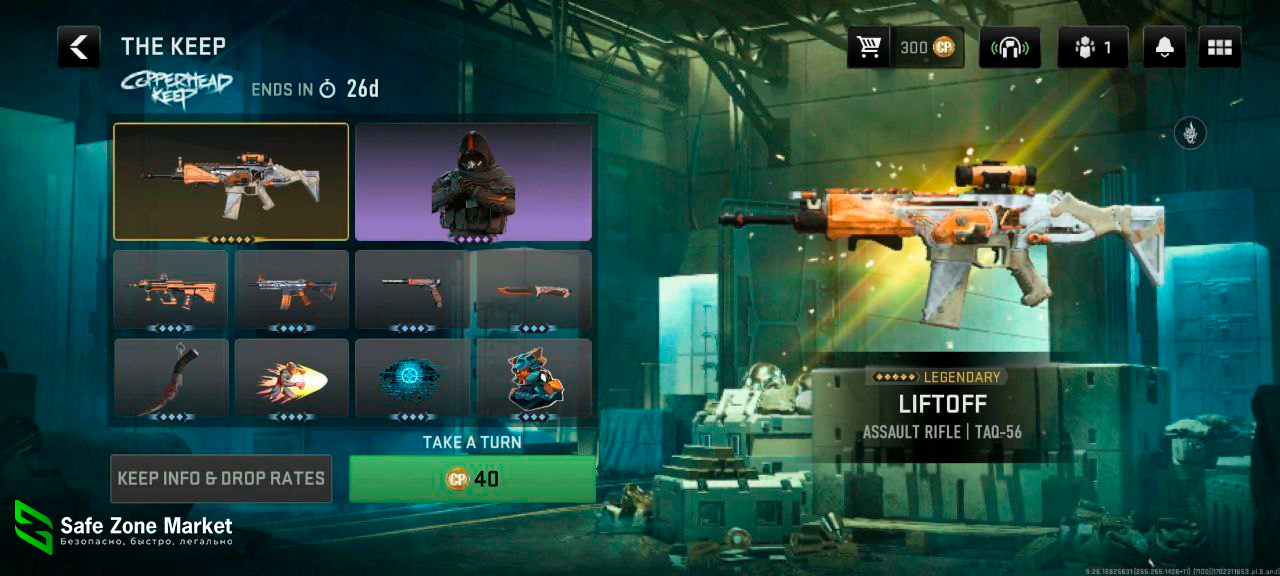Check the notification bell
Image resolution: width=1280 pixels, height=576 pixels.
[1164, 47]
